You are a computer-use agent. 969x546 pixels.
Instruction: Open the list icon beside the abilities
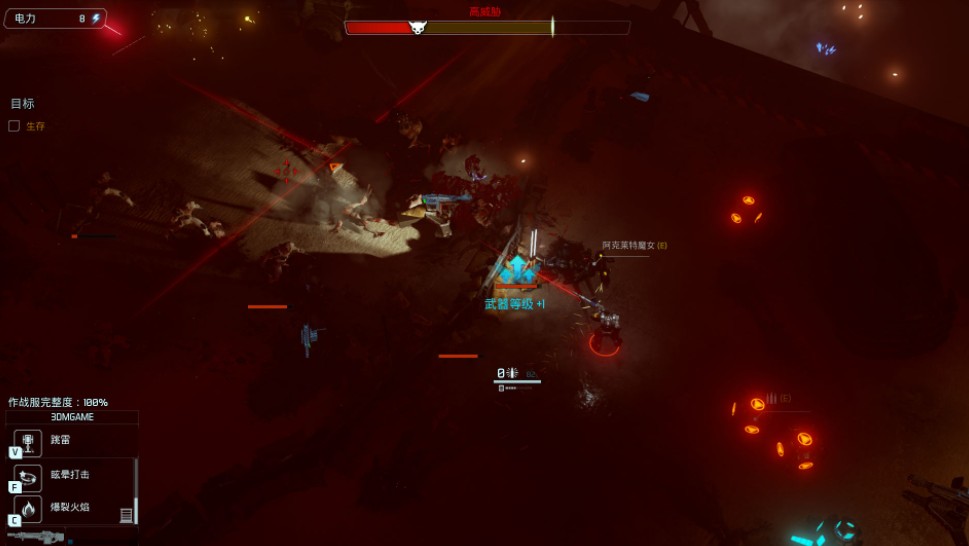coord(126,515)
